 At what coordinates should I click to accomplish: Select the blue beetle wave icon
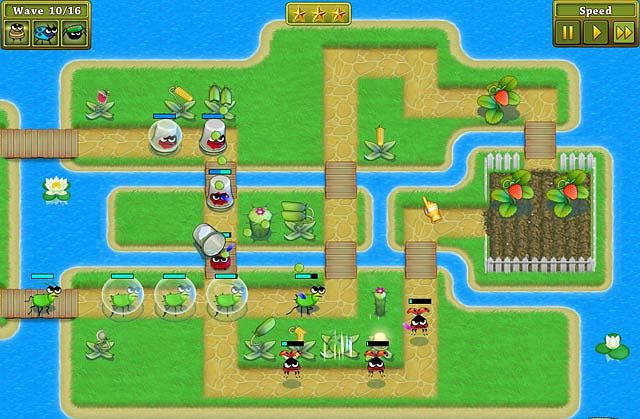click(45, 33)
